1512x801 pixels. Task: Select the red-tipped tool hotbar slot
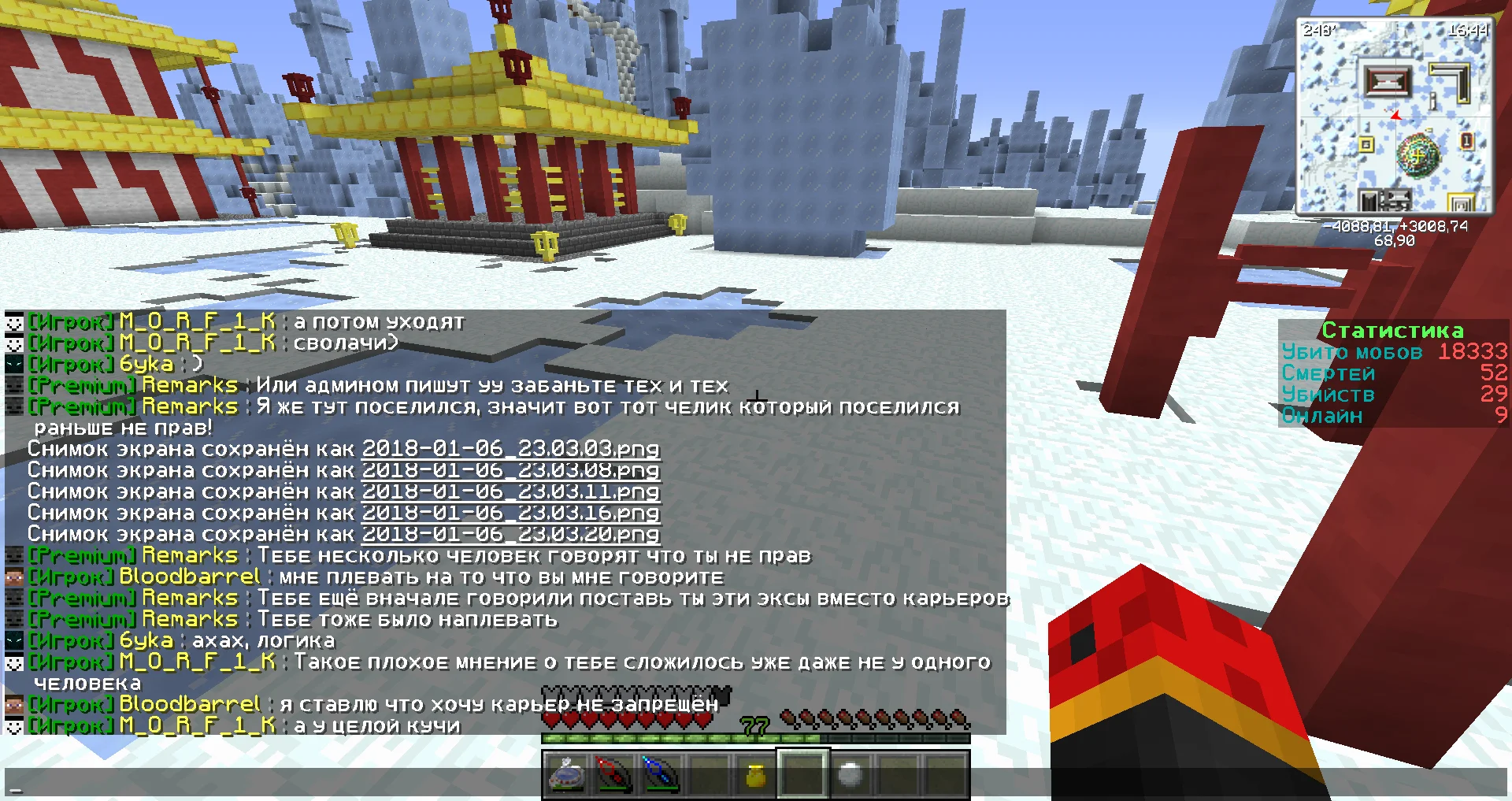(x=613, y=773)
